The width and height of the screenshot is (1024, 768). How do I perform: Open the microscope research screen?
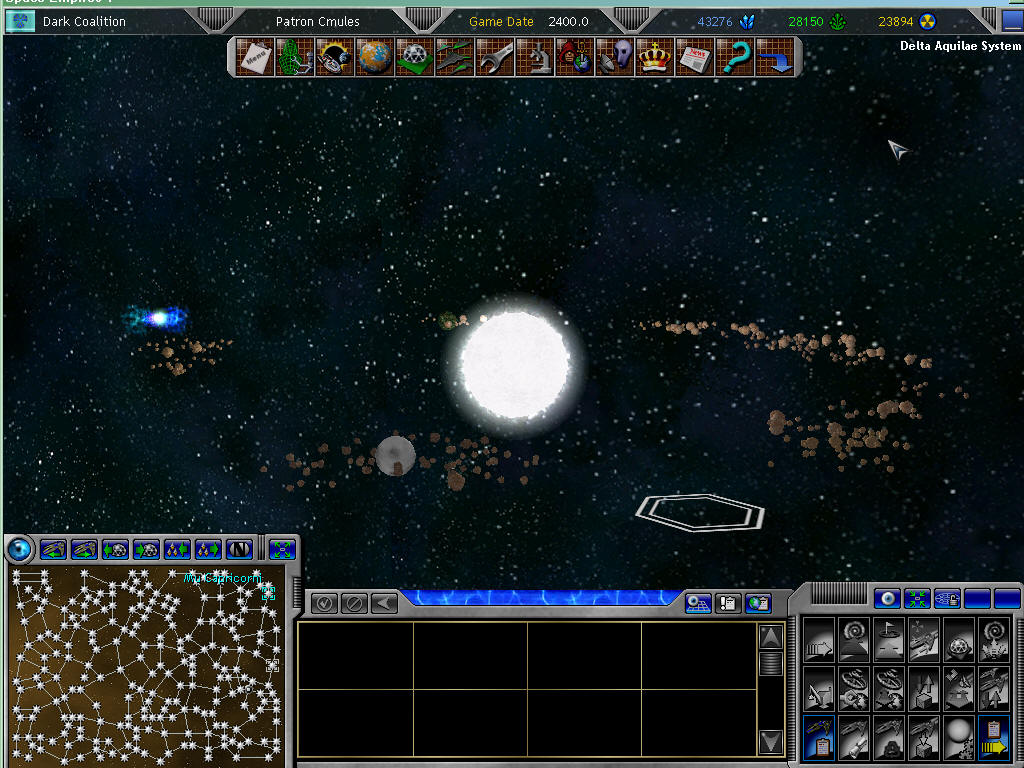tap(535, 57)
